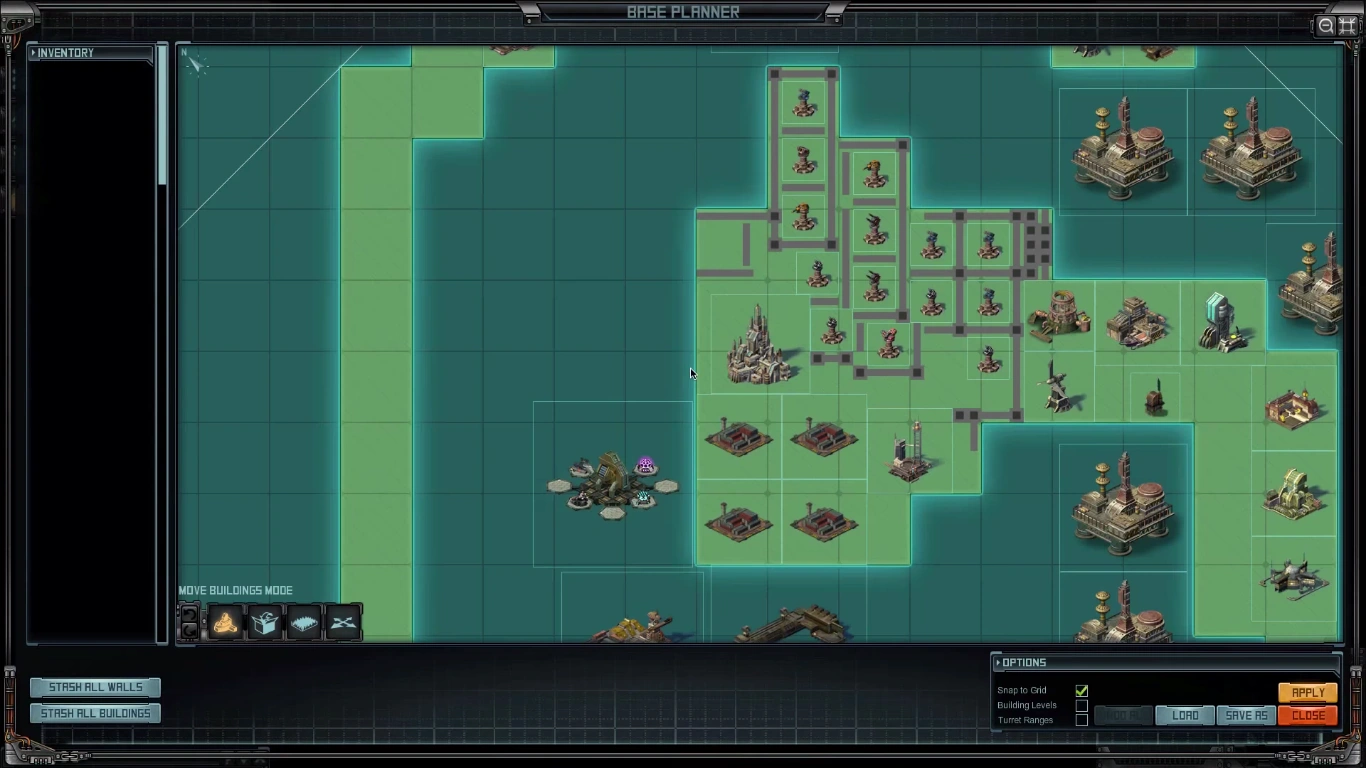Viewport: 1366px width, 768px height.
Task: Click the zoom out magnifier icon
Action: [1326, 25]
